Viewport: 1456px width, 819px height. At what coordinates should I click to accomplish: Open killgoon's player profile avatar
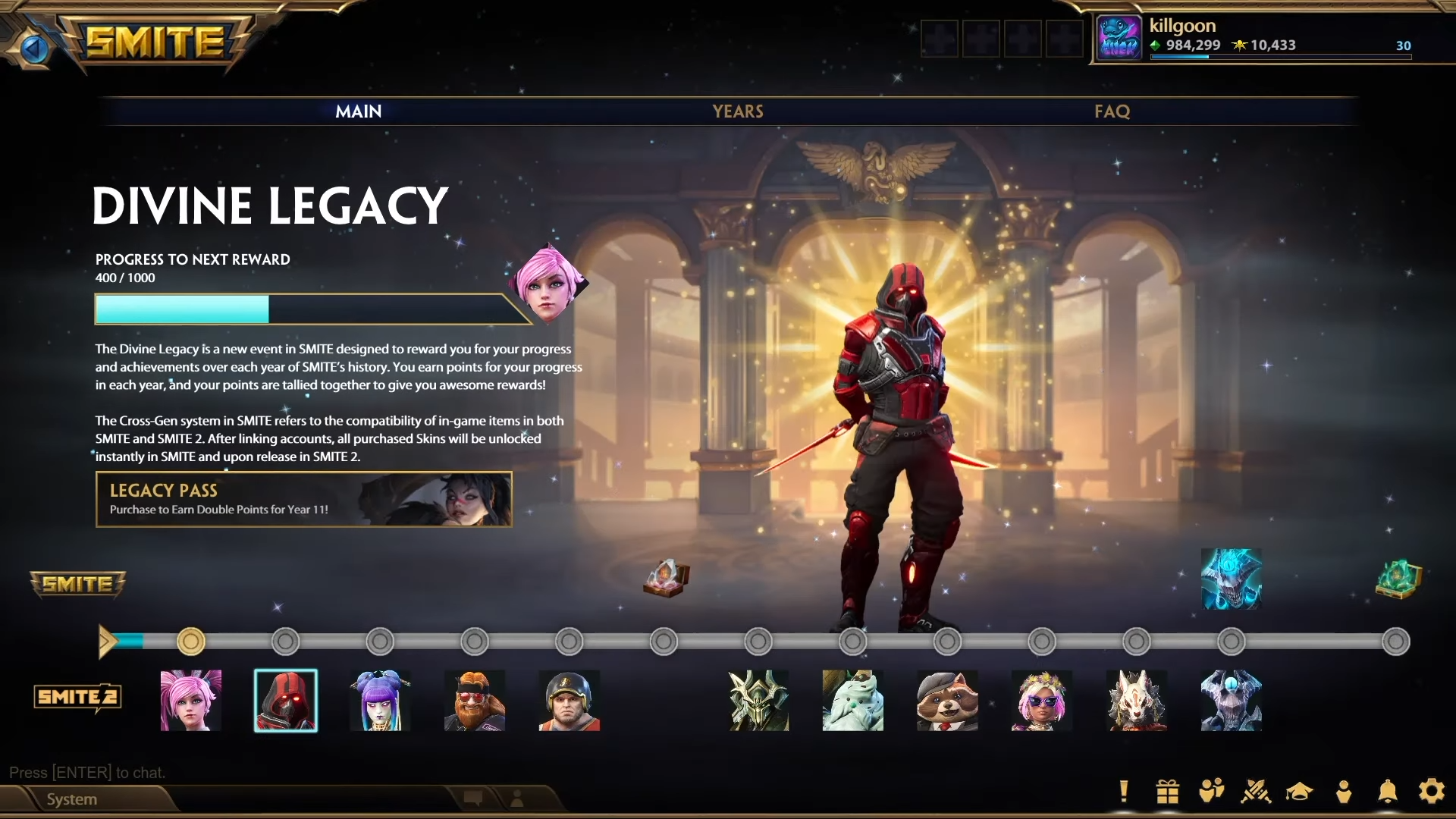click(x=1119, y=38)
